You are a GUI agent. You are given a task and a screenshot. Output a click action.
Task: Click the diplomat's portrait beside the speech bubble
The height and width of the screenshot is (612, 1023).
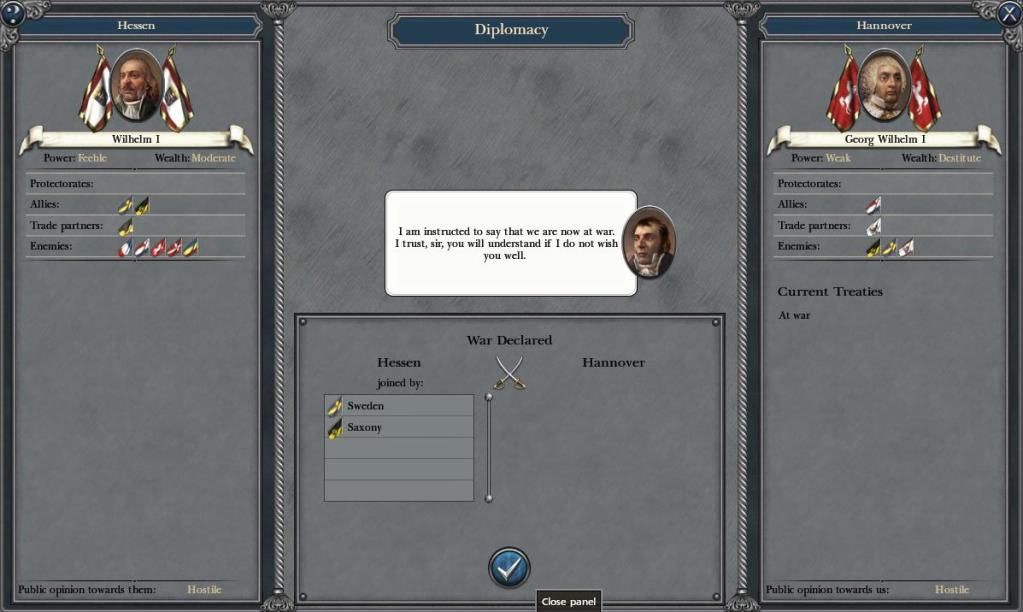(648, 243)
